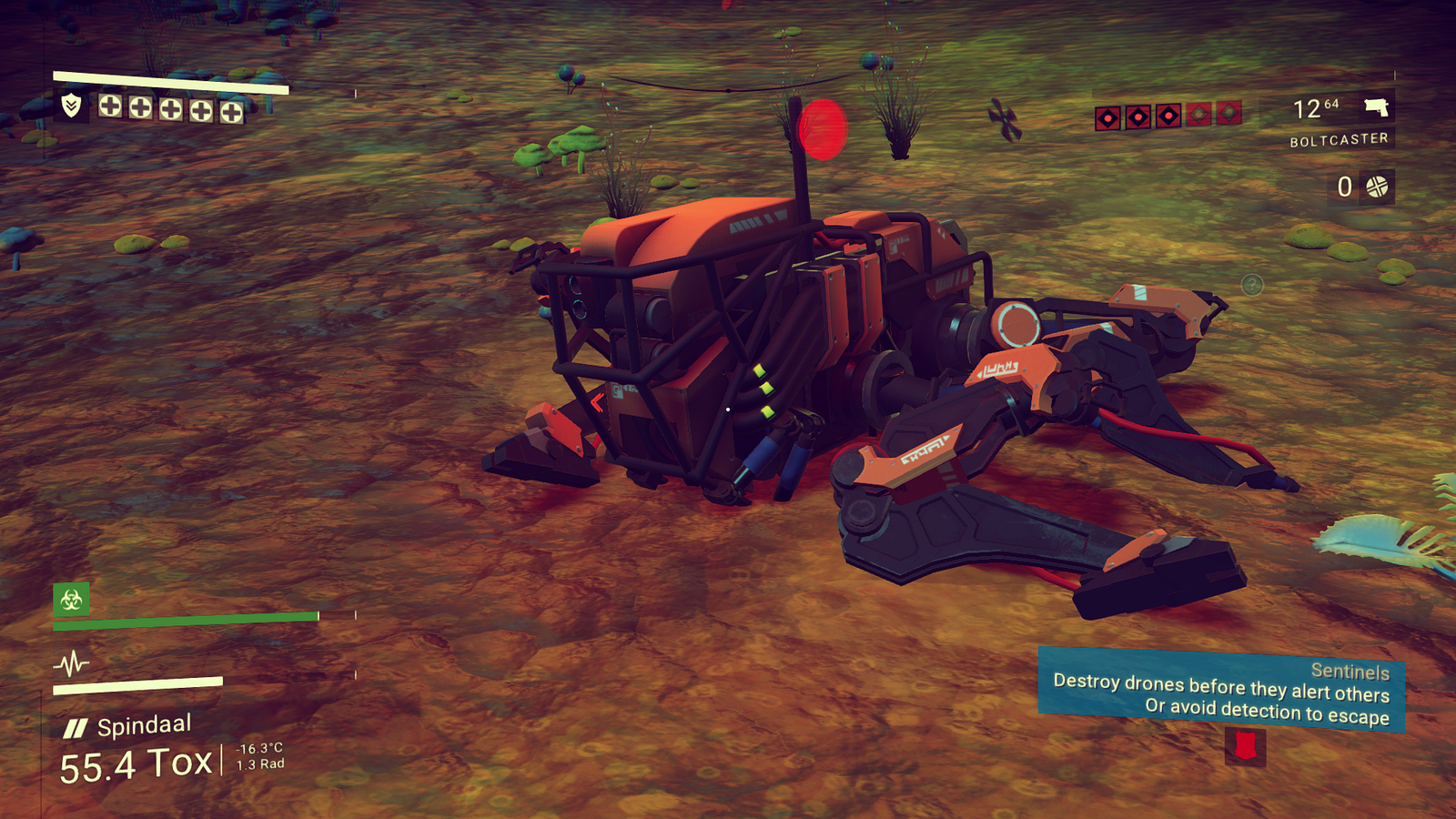The width and height of the screenshot is (1456, 819).
Task: Click the red sentinel icon beneath the notification
Action: point(1244,747)
